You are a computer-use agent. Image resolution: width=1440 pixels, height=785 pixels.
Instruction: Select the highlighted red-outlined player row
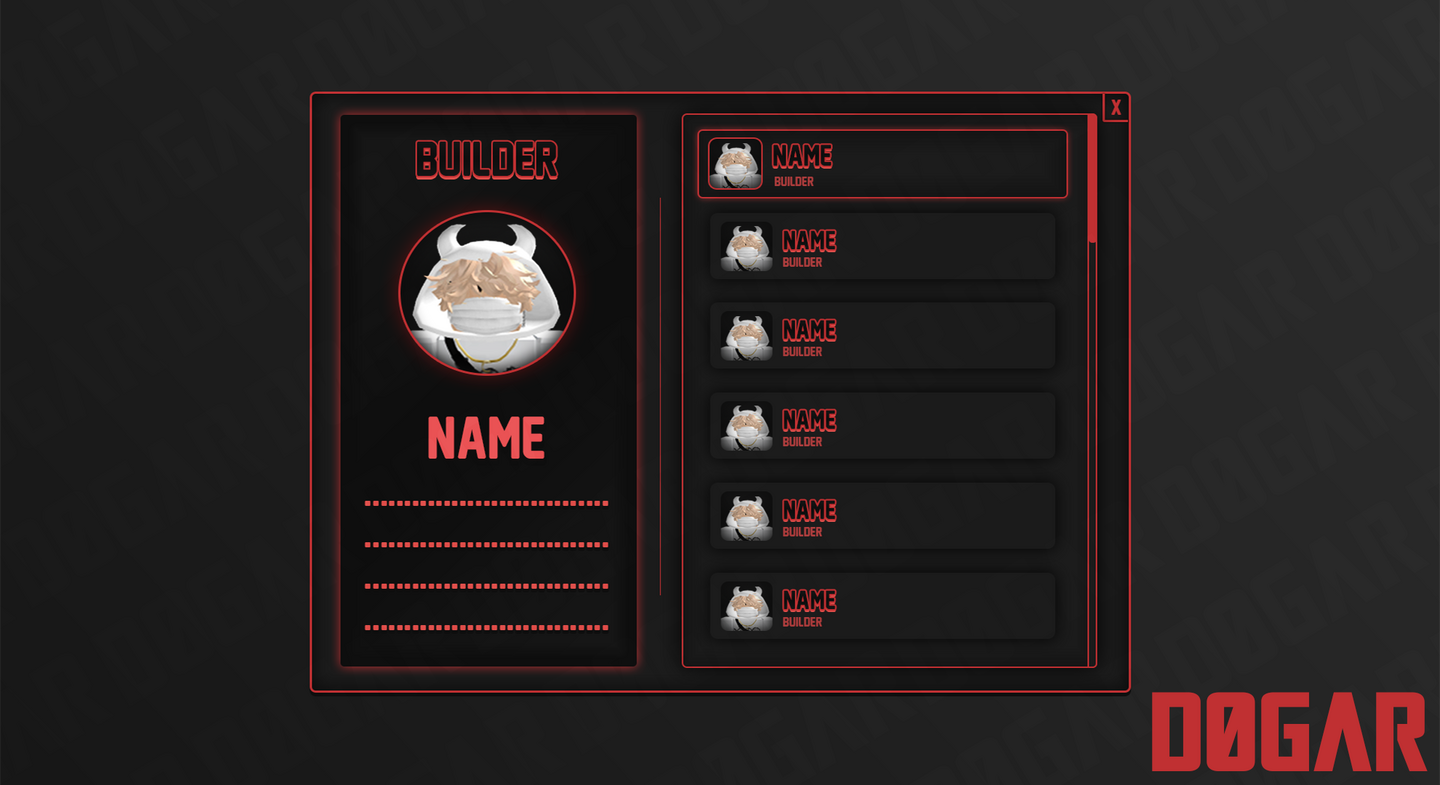[882, 164]
